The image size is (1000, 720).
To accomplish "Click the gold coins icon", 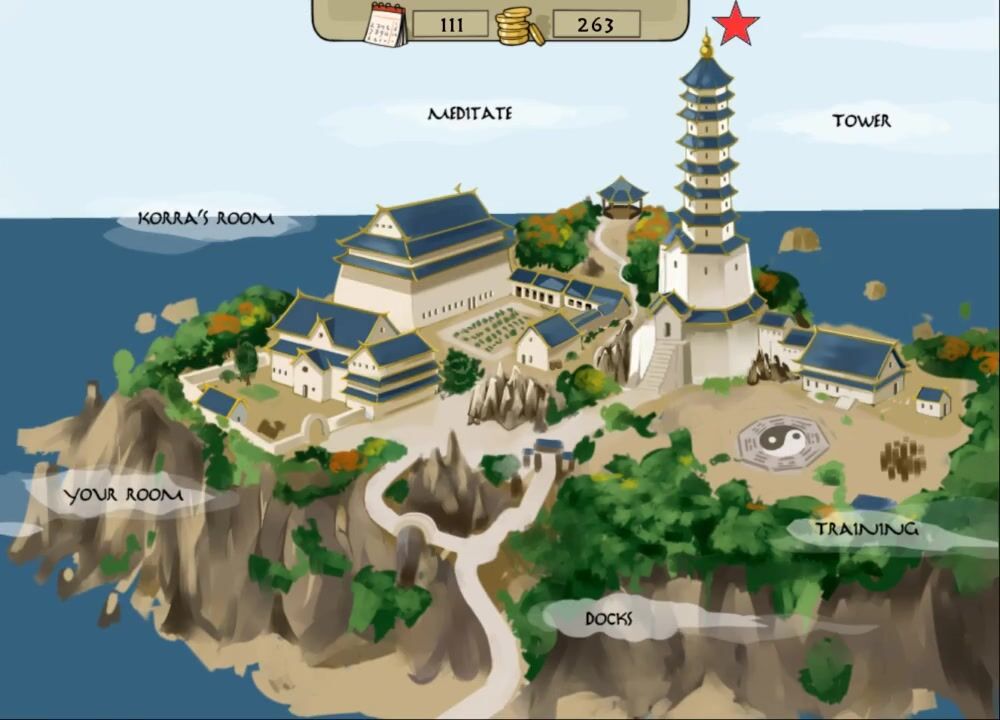I will click(520, 25).
